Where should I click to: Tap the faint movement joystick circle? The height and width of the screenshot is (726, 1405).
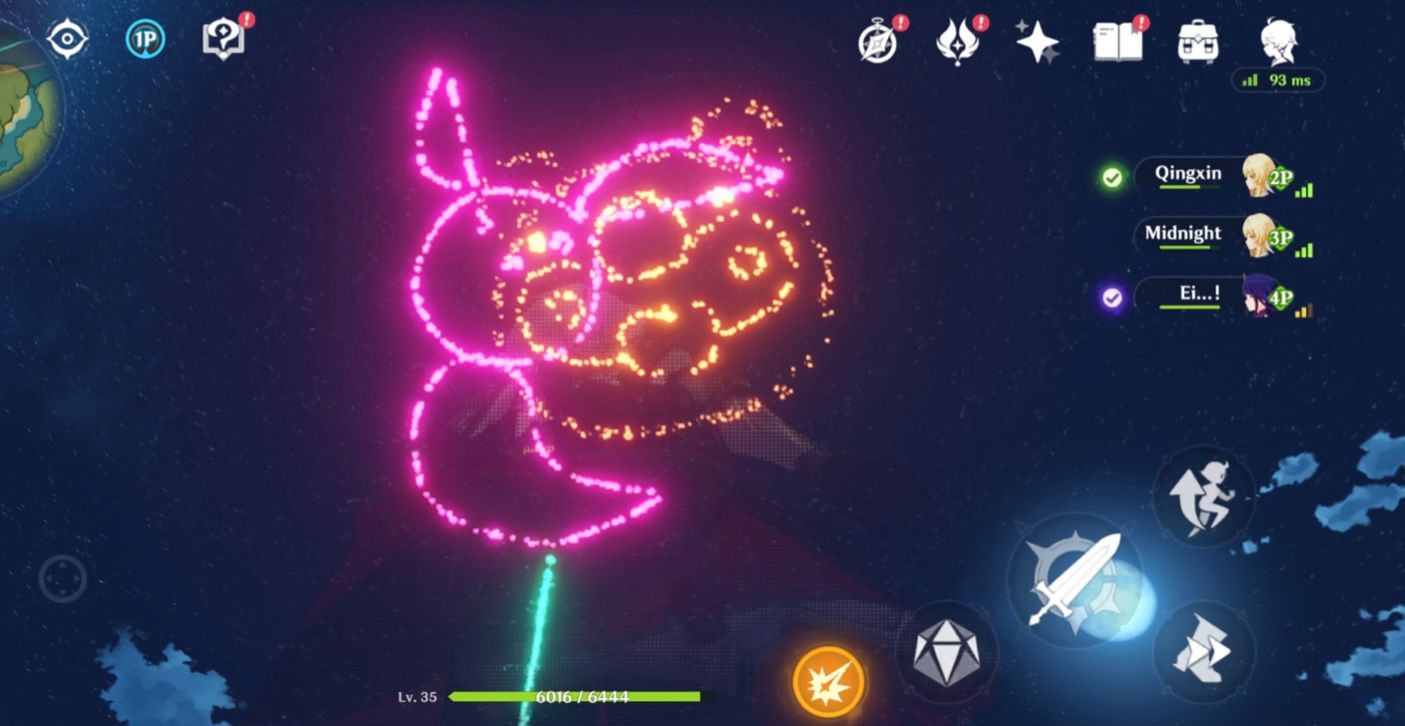click(x=63, y=578)
